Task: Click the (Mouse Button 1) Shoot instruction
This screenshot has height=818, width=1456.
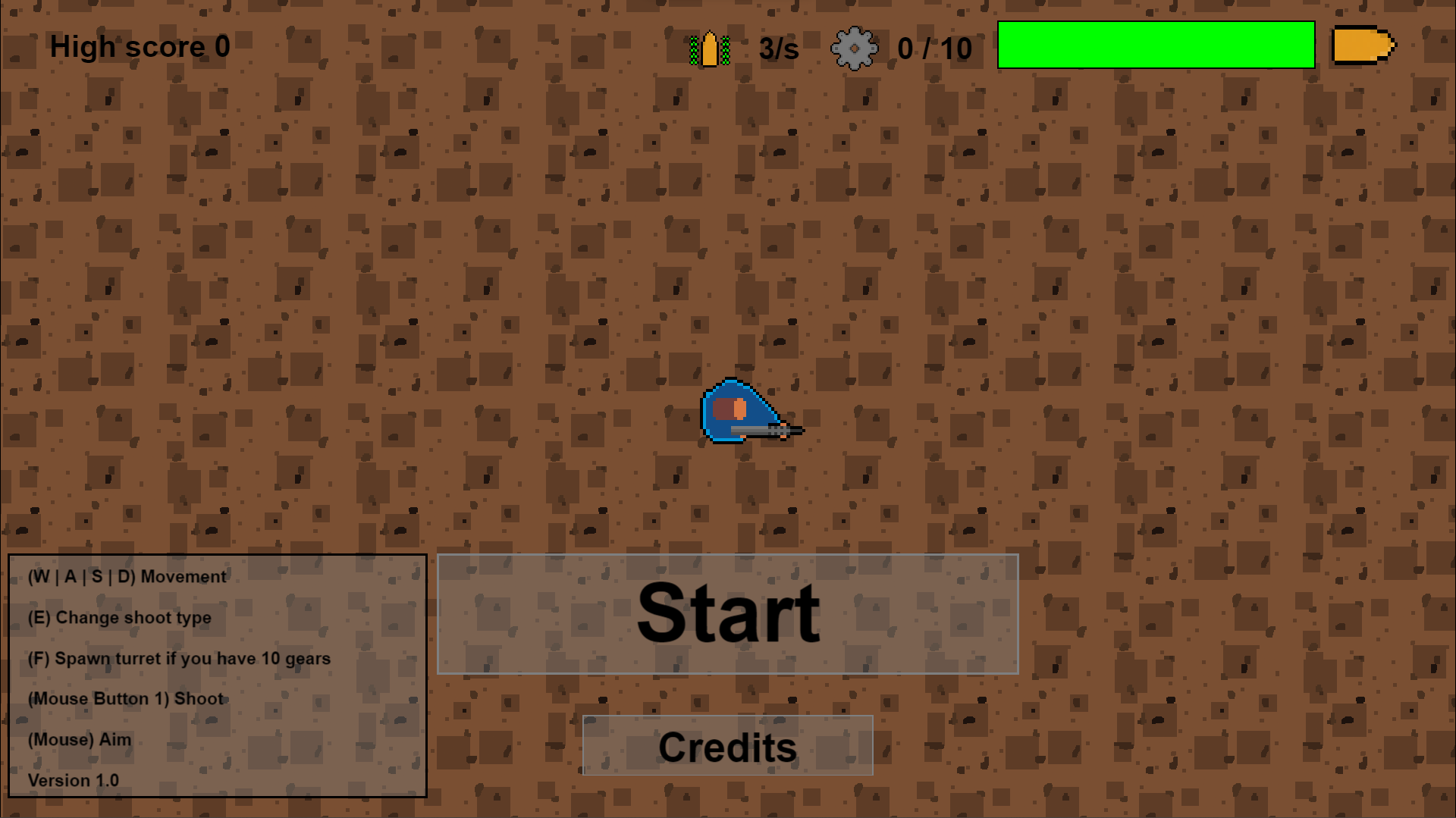Action: click(x=125, y=699)
